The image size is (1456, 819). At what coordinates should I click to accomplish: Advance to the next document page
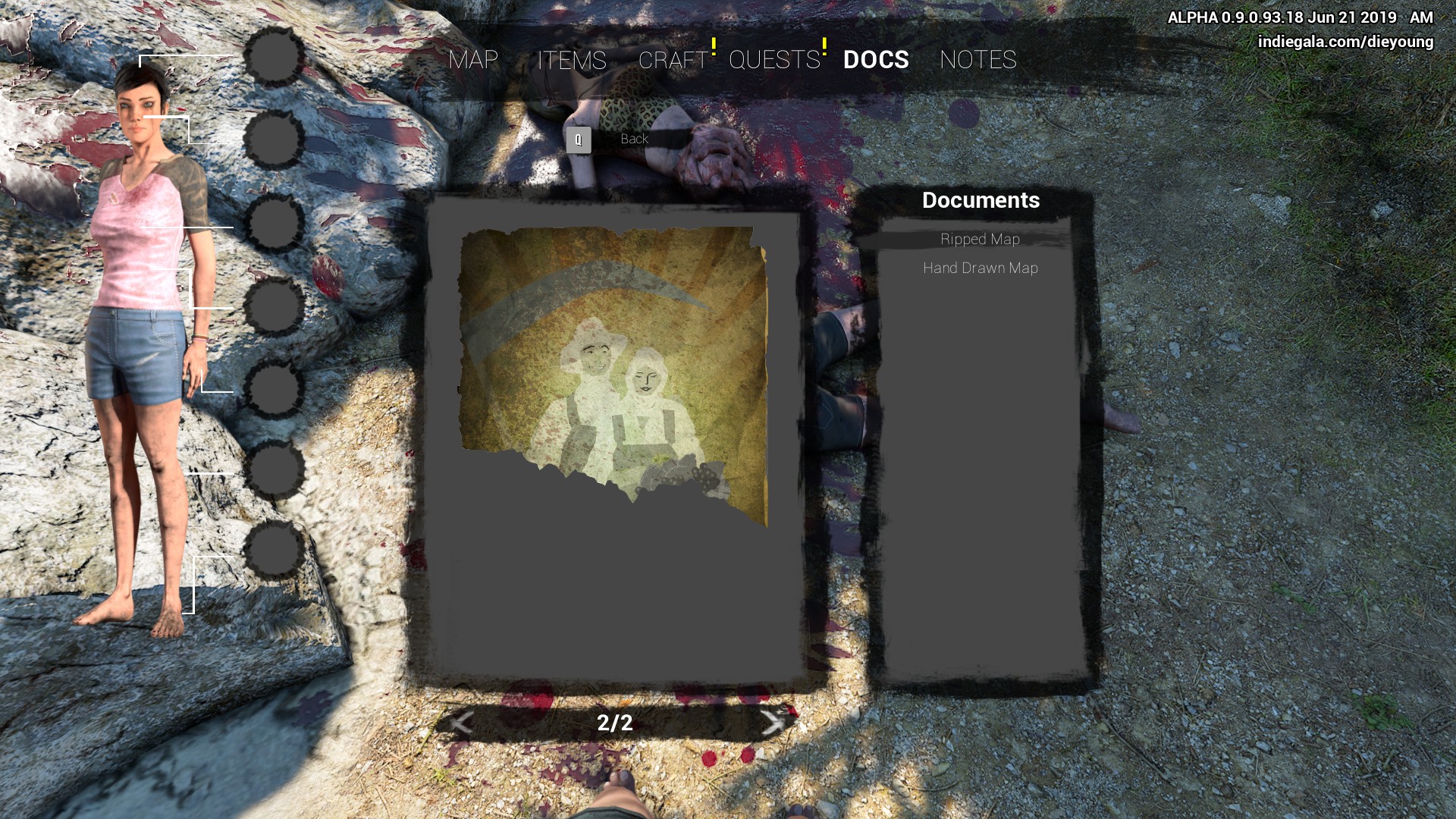772,723
